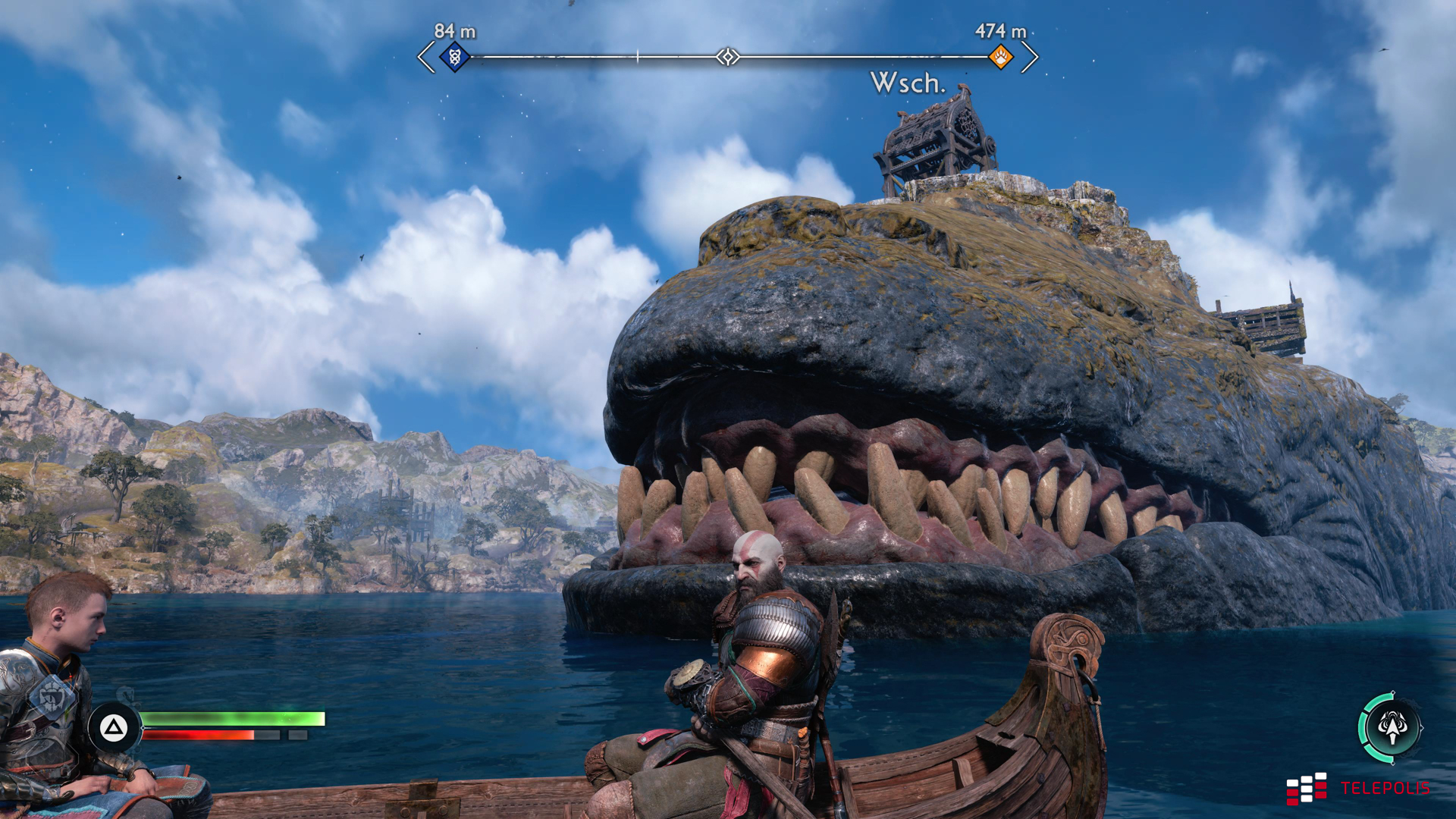Select the blue knot marker on the compass
The image size is (1456, 819).
pos(455,56)
